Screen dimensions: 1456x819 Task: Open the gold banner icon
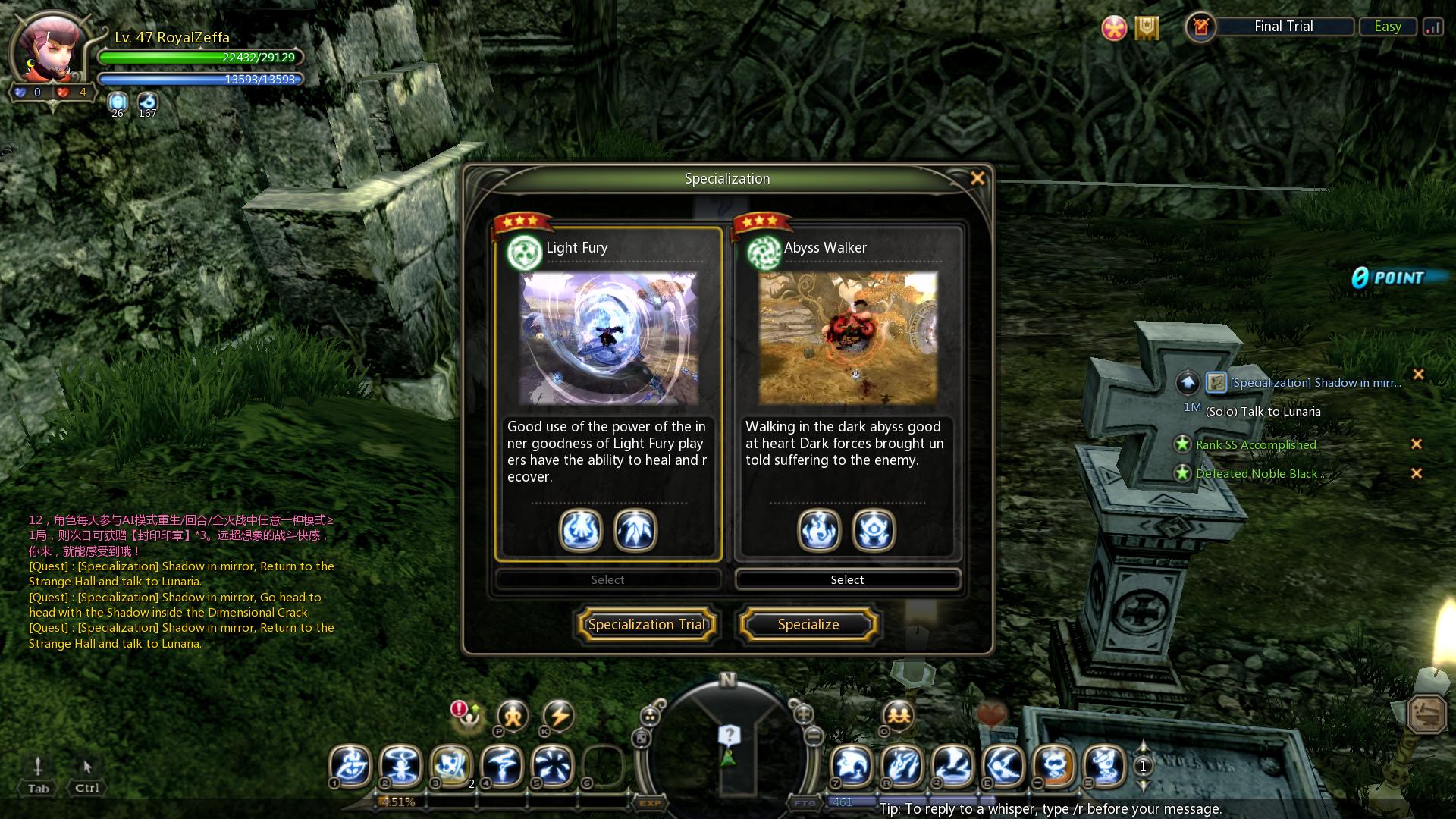point(1147,29)
